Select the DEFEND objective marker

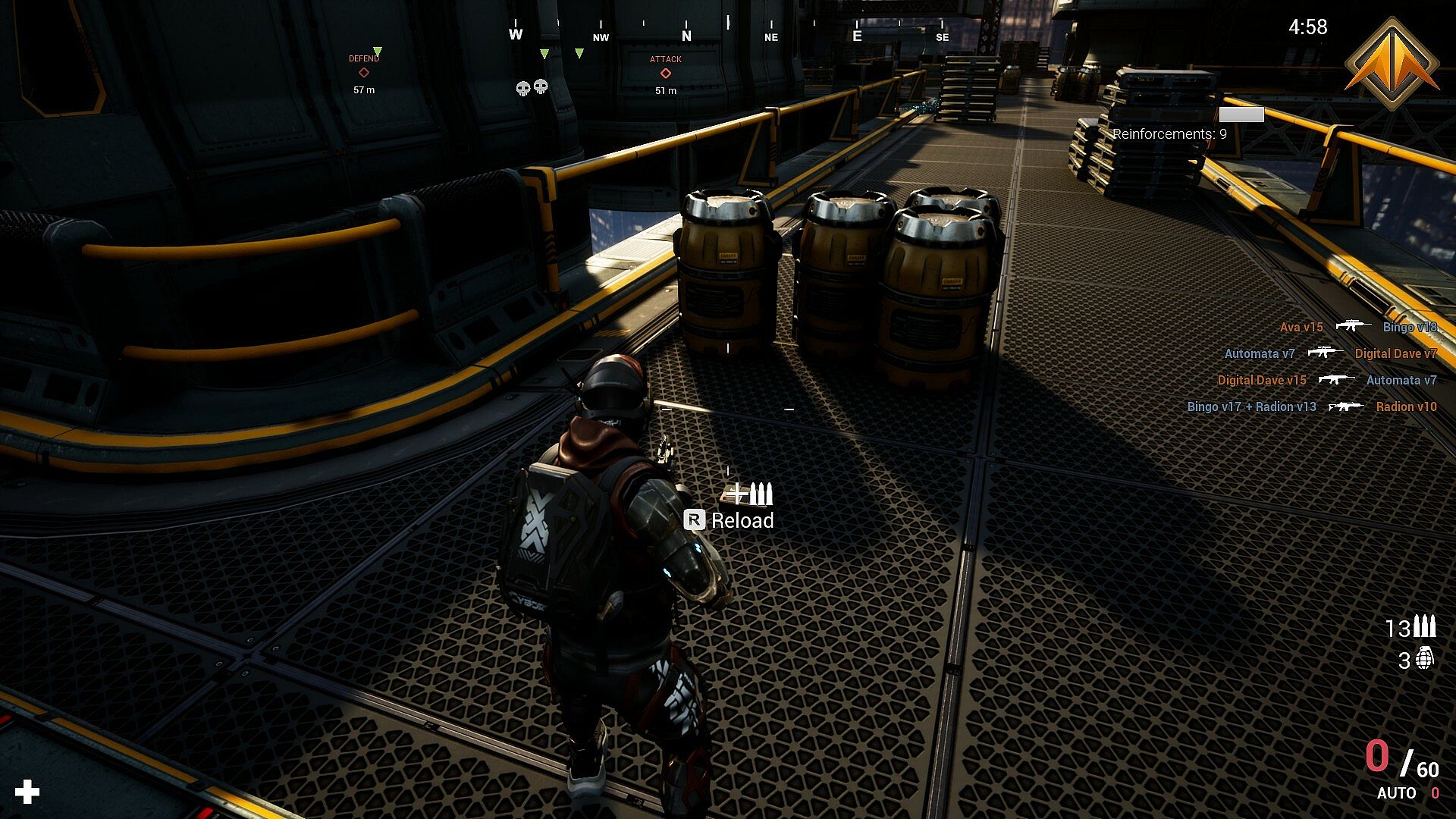[x=364, y=73]
